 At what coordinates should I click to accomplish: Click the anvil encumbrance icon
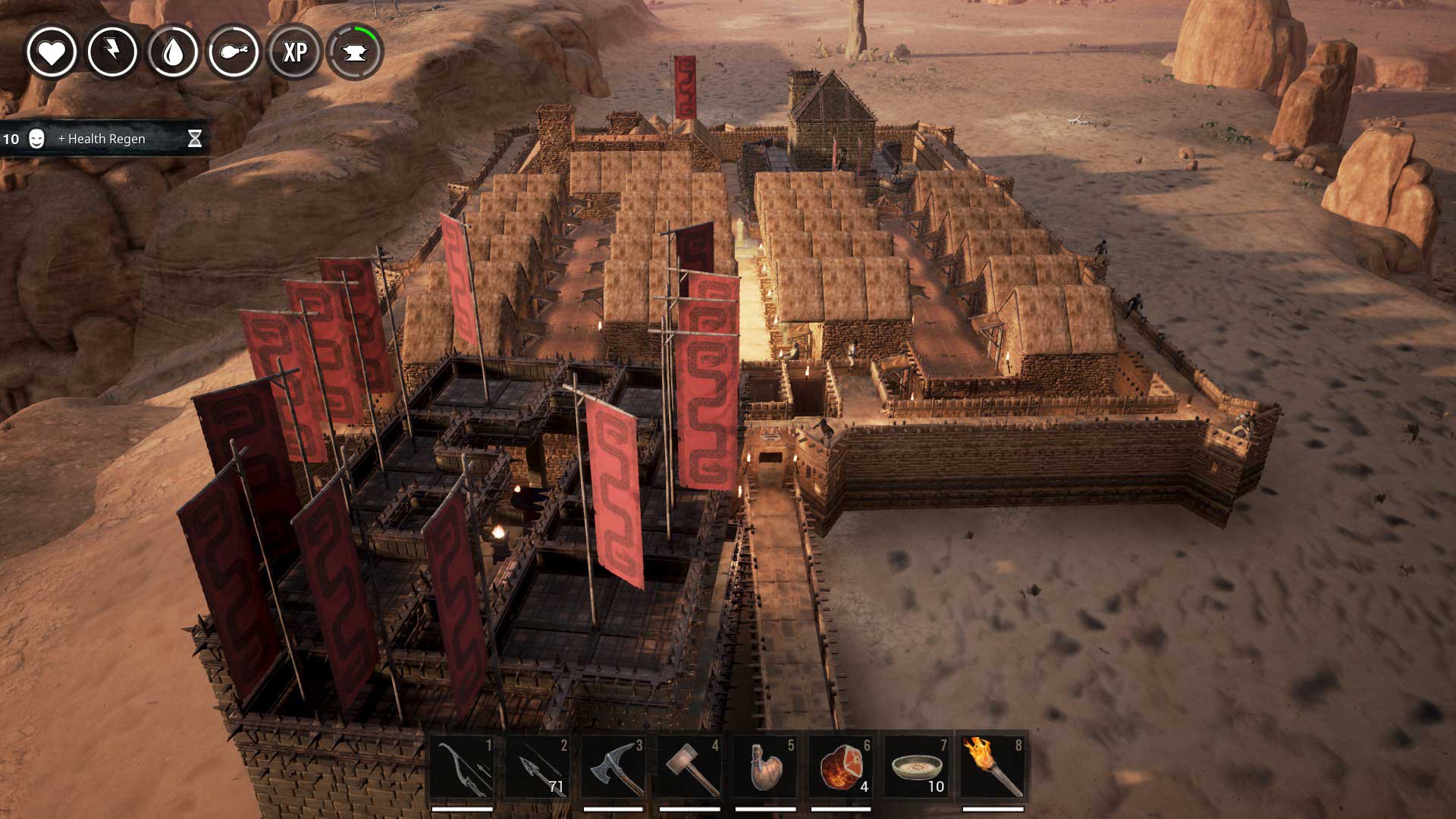(355, 52)
